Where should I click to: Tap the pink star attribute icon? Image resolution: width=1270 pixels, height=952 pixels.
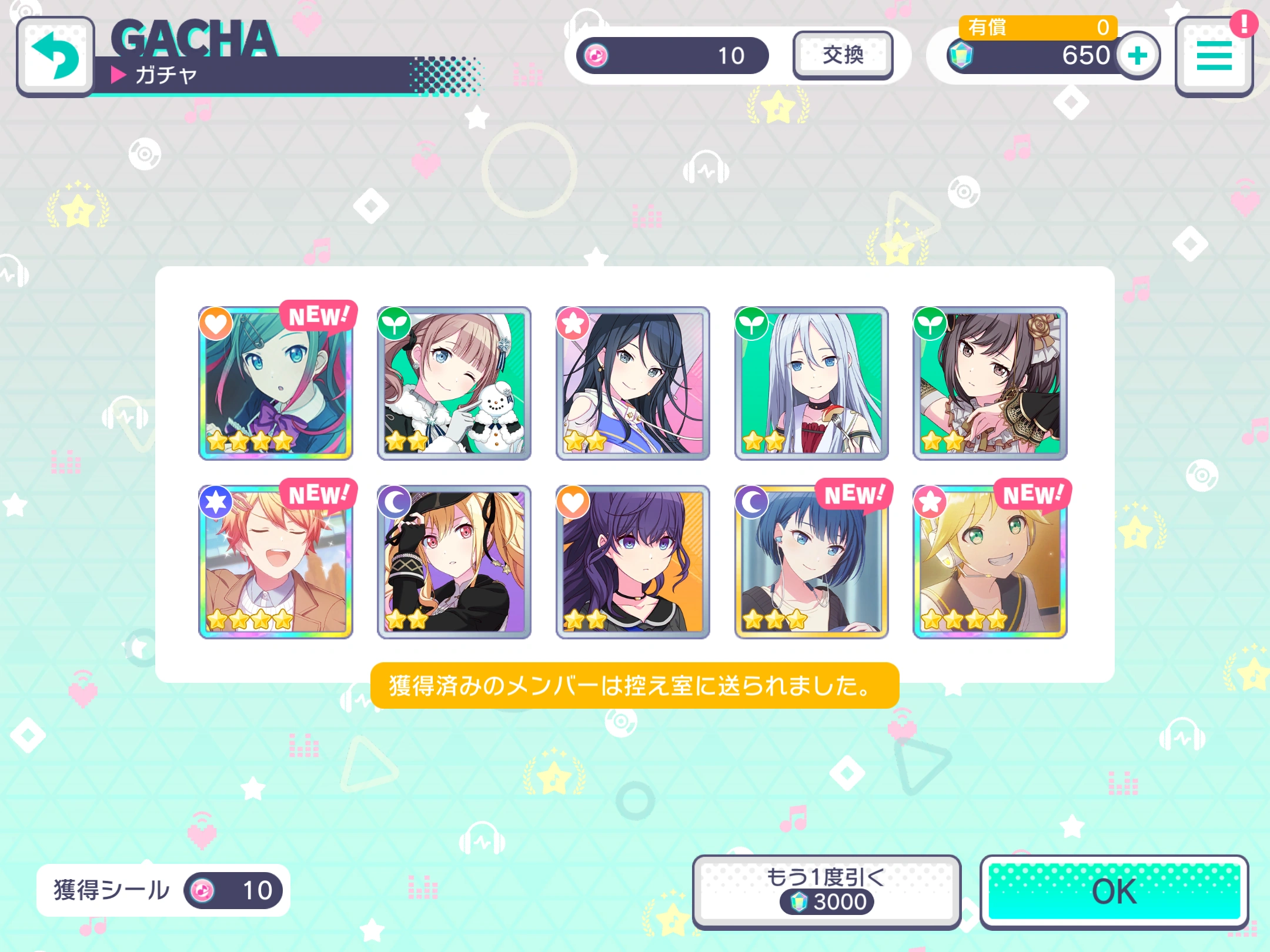coord(573,324)
